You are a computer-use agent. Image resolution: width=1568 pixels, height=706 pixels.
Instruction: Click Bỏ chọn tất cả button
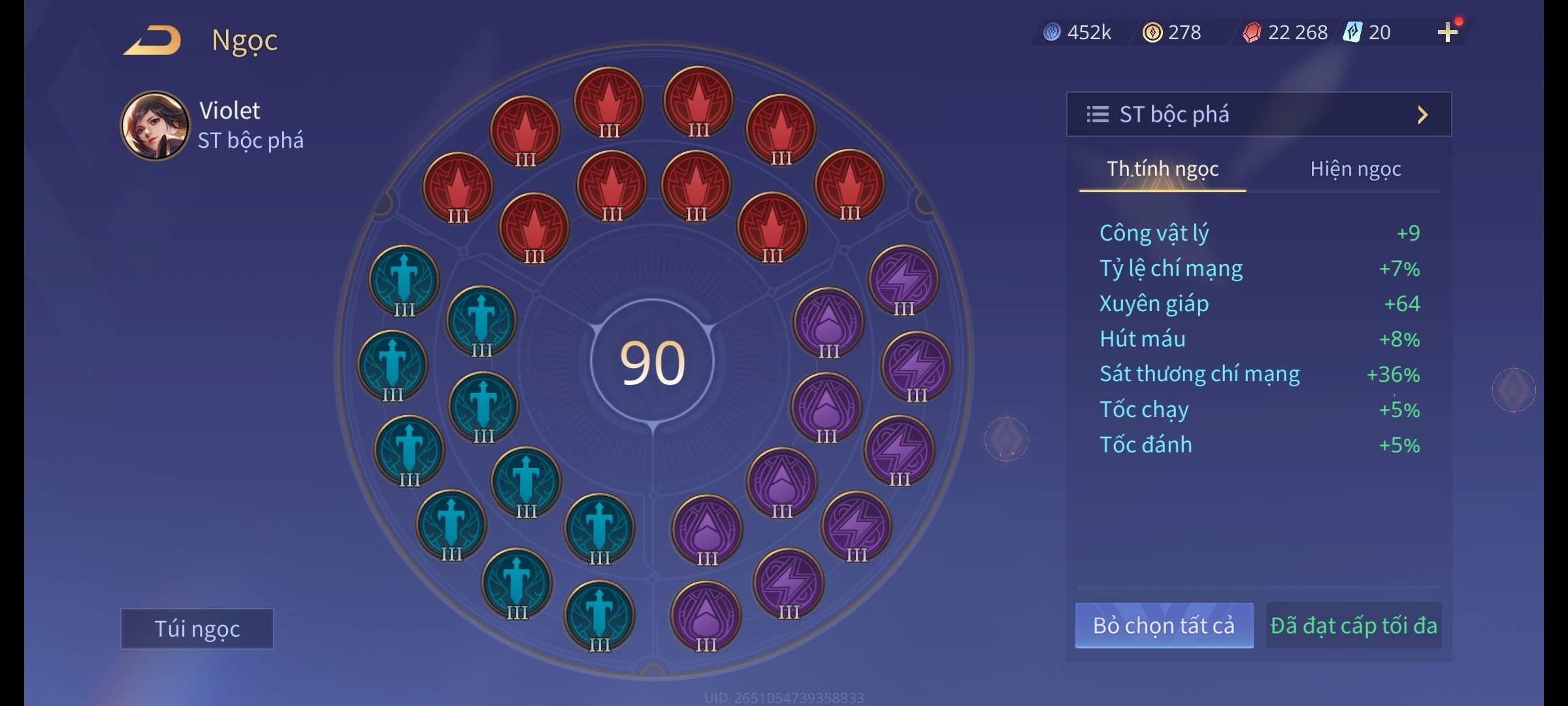tap(1164, 626)
